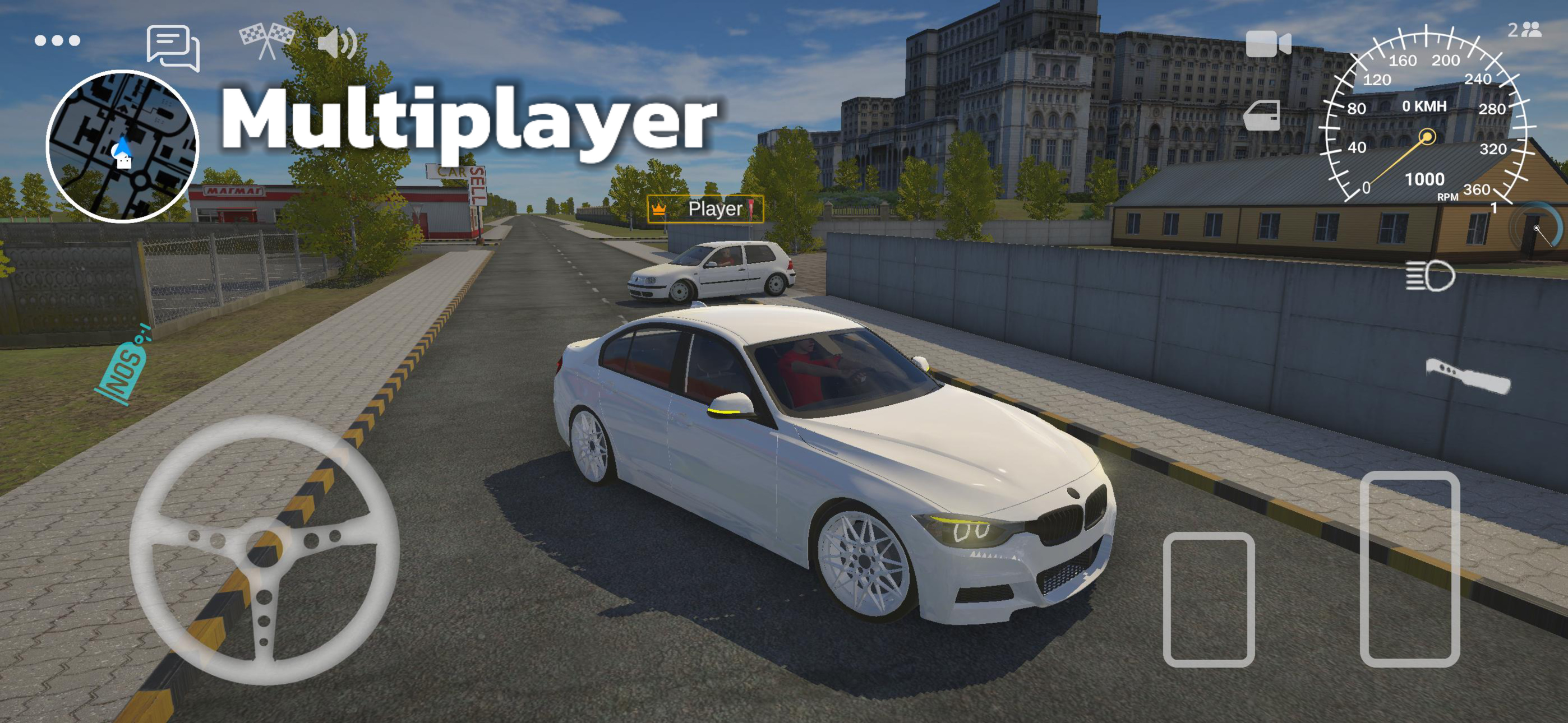Open the three-dot options menu
This screenshot has width=1568, height=723.
click(57, 40)
